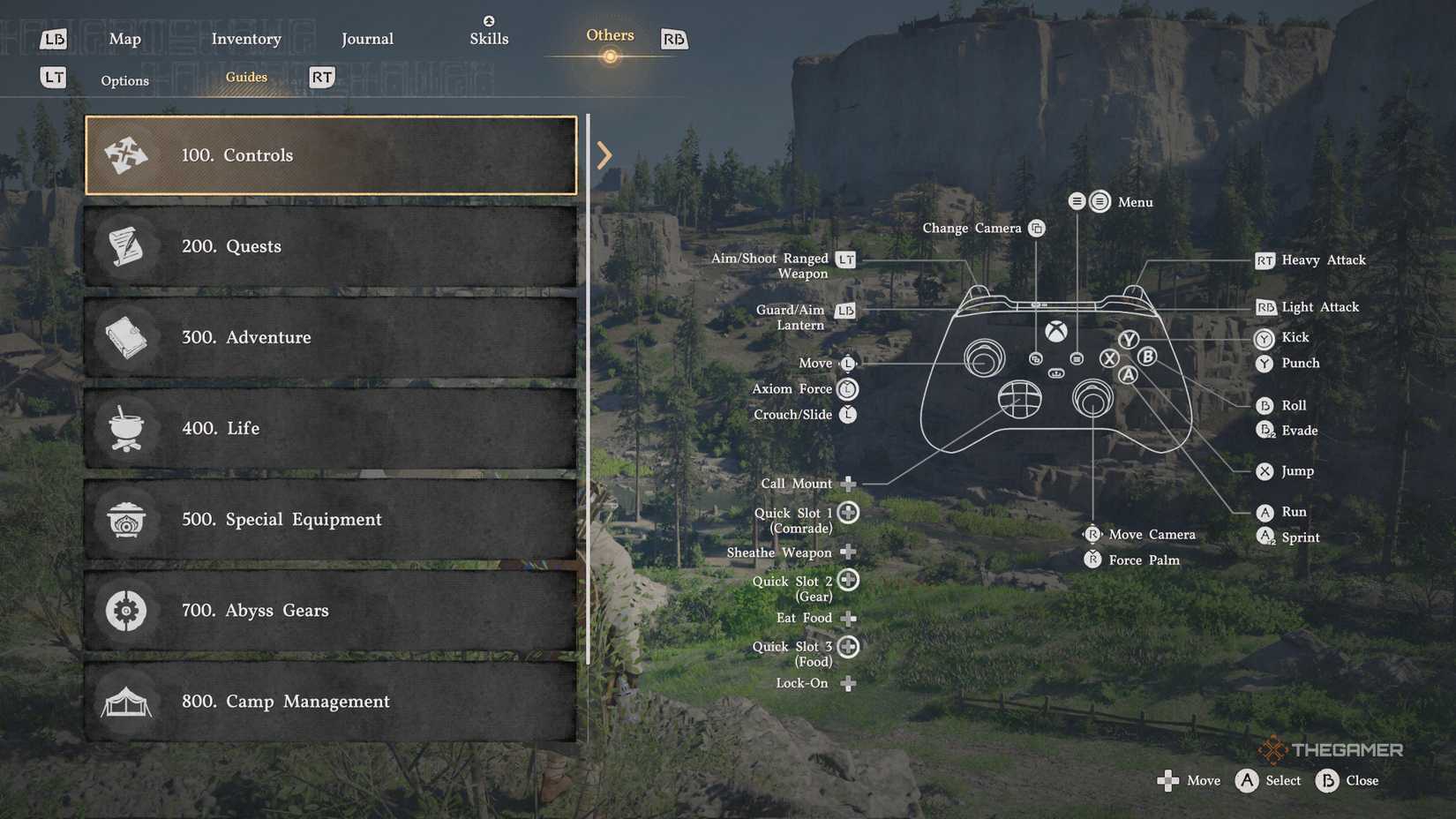Click the TheGamer logo
Viewport: 1456px width, 819px height.
click(x=1332, y=749)
